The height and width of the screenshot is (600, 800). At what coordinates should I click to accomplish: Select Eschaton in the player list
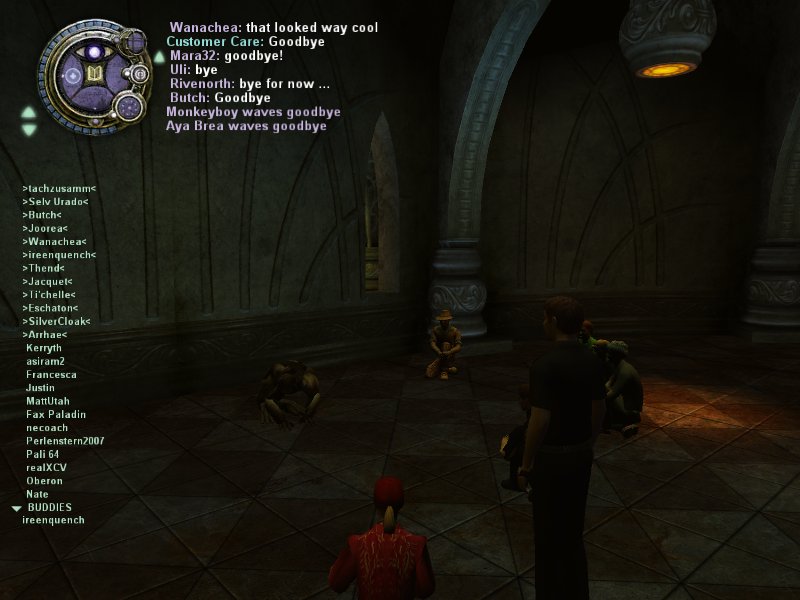(52, 308)
